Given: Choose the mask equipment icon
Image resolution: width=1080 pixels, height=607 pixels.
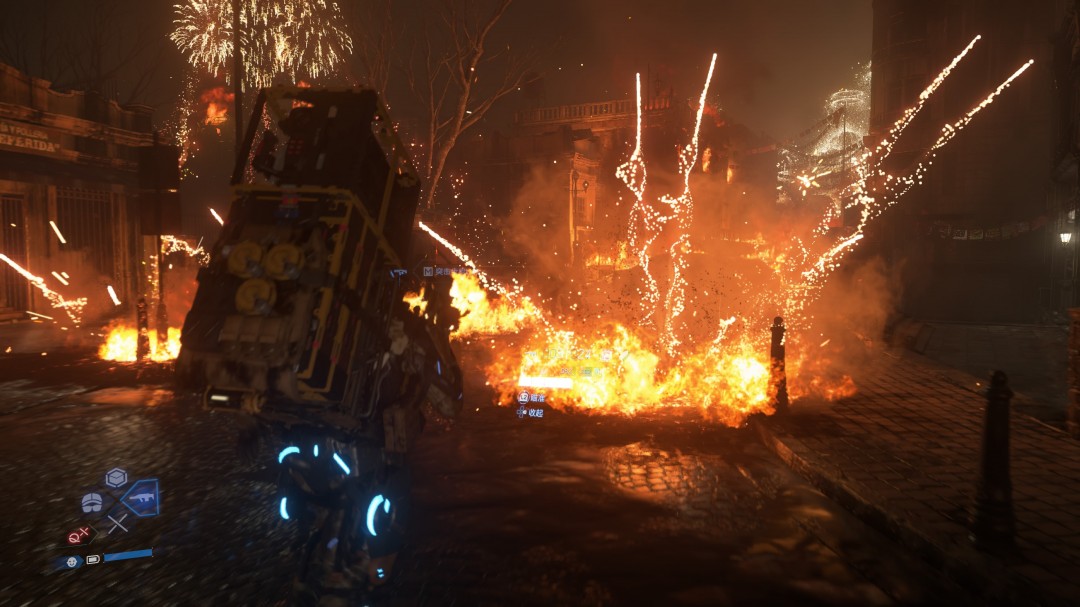Looking at the screenshot, I should pyautogui.click(x=92, y=502).
